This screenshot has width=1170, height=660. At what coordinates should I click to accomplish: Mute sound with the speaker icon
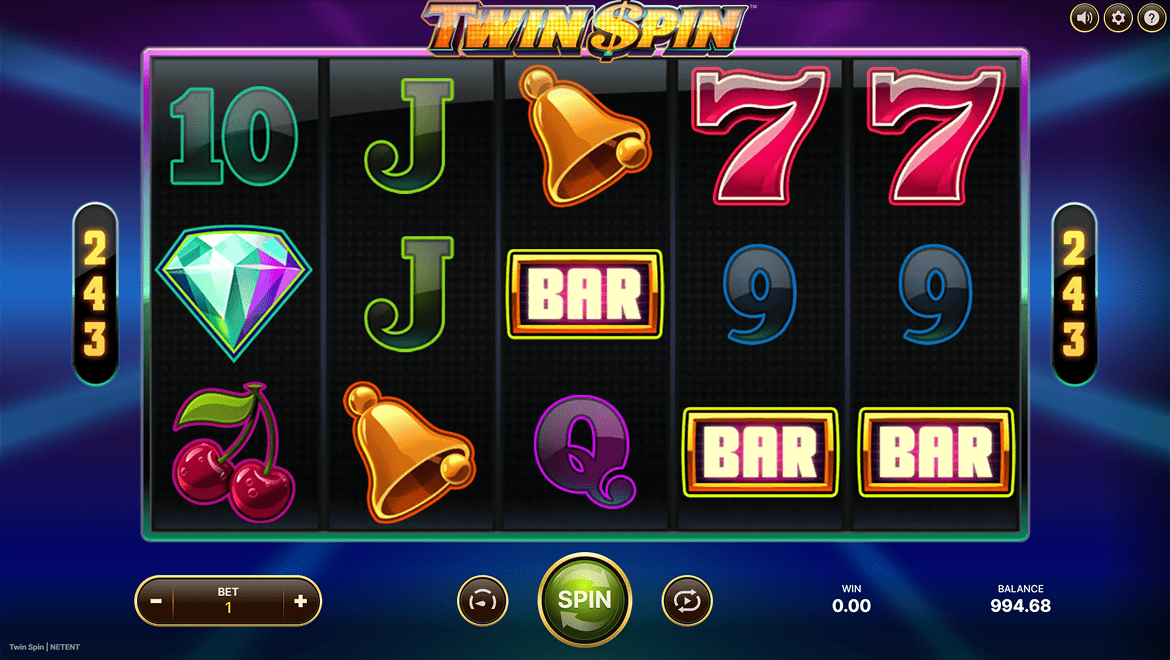point(1085,17)
